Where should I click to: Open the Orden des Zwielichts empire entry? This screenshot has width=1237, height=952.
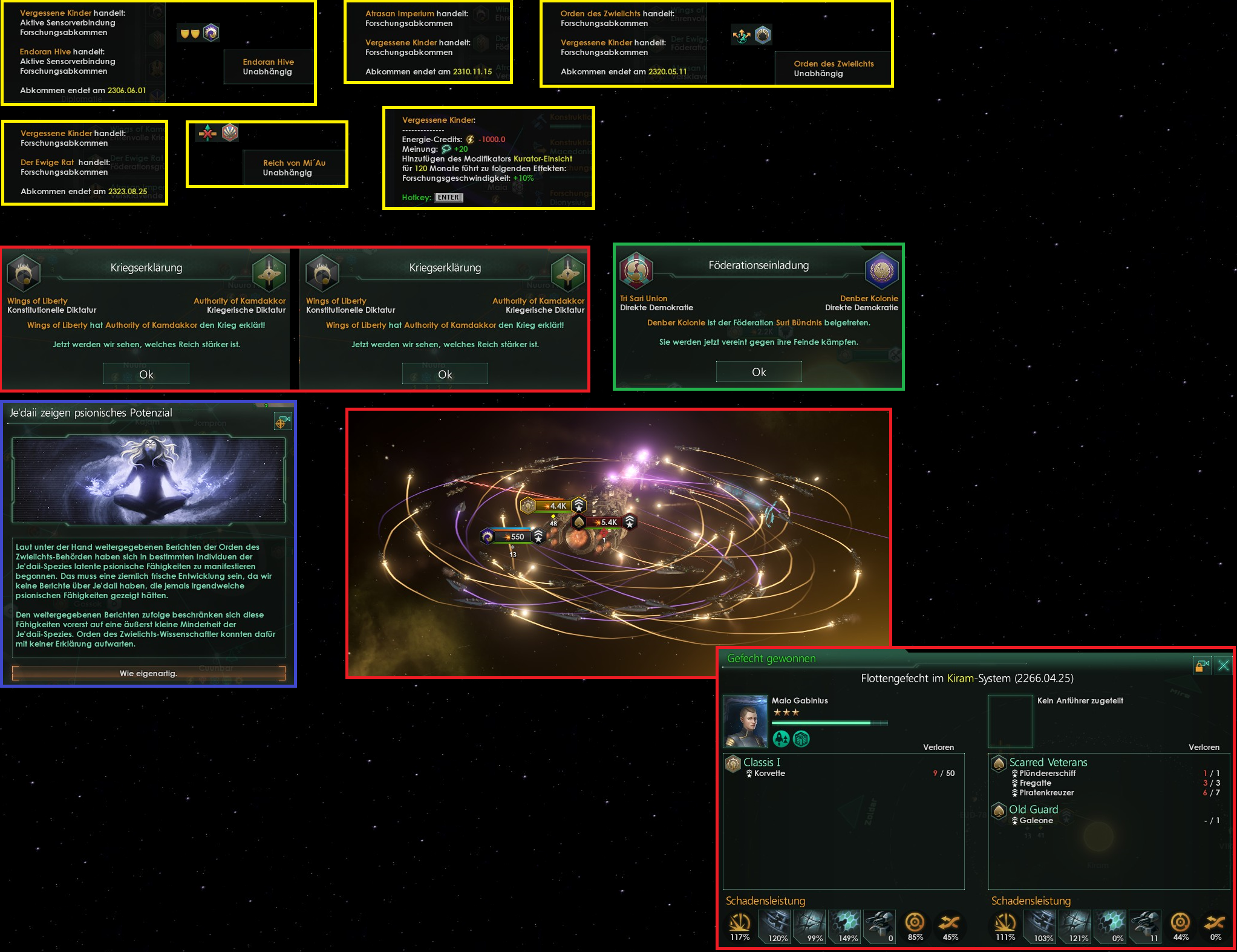coord(833,68)
